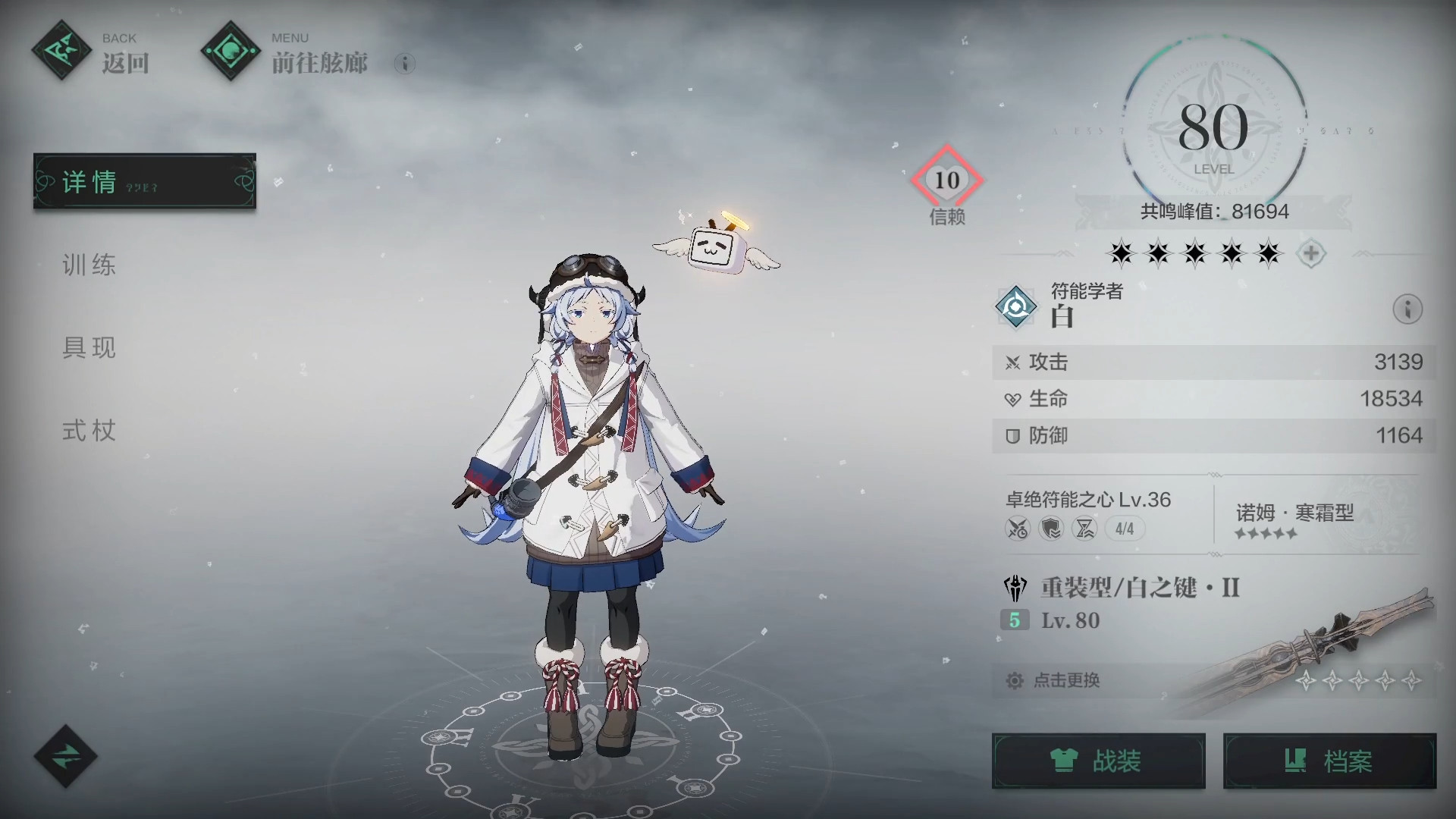Select the 详情 details tab
Image resolution: width=1456 pixels, height=819 pixels.
point(144,181)
